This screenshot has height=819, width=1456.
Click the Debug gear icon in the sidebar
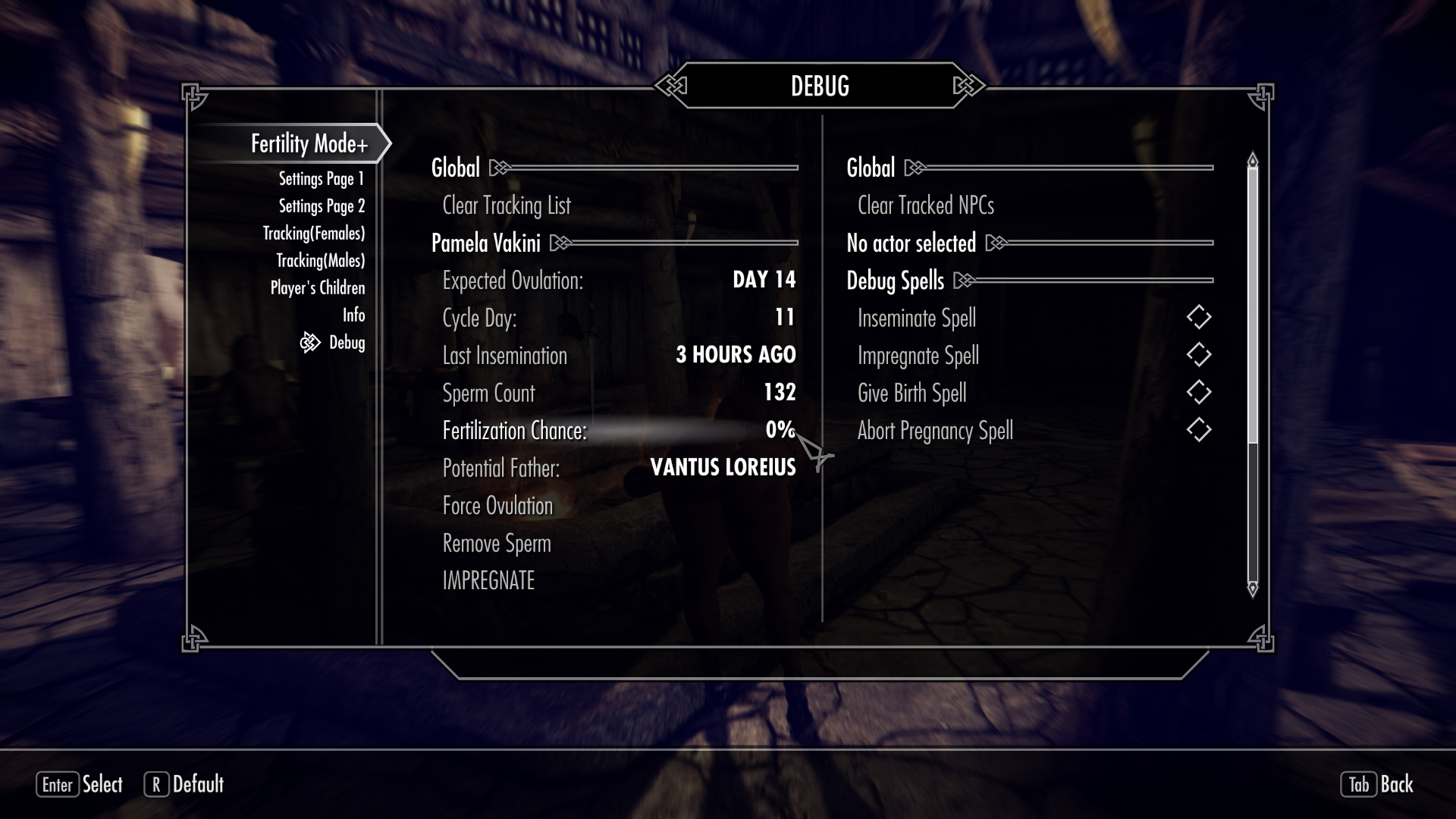[311, 343]
